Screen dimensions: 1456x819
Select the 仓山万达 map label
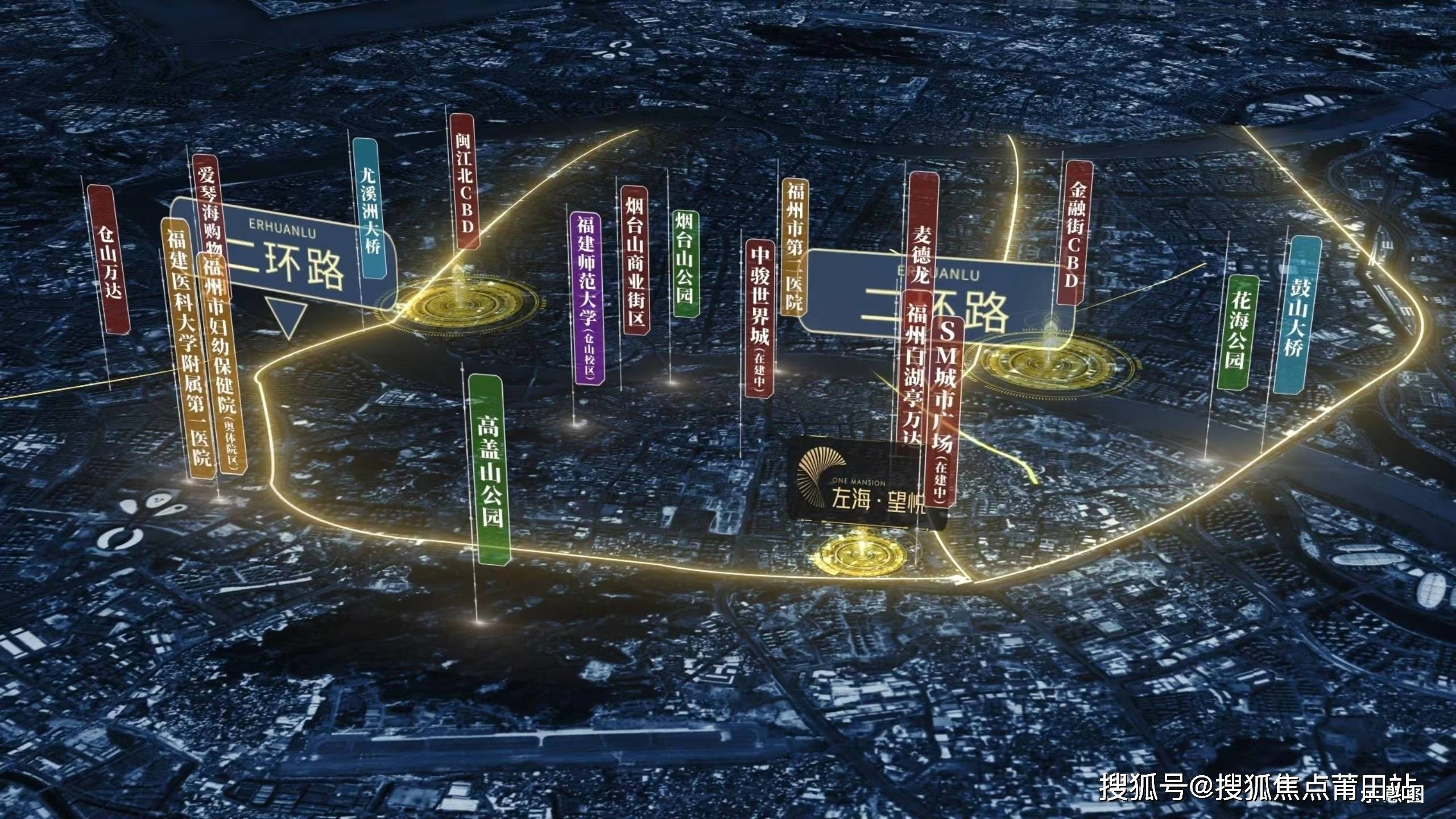[x=109, y=260]
